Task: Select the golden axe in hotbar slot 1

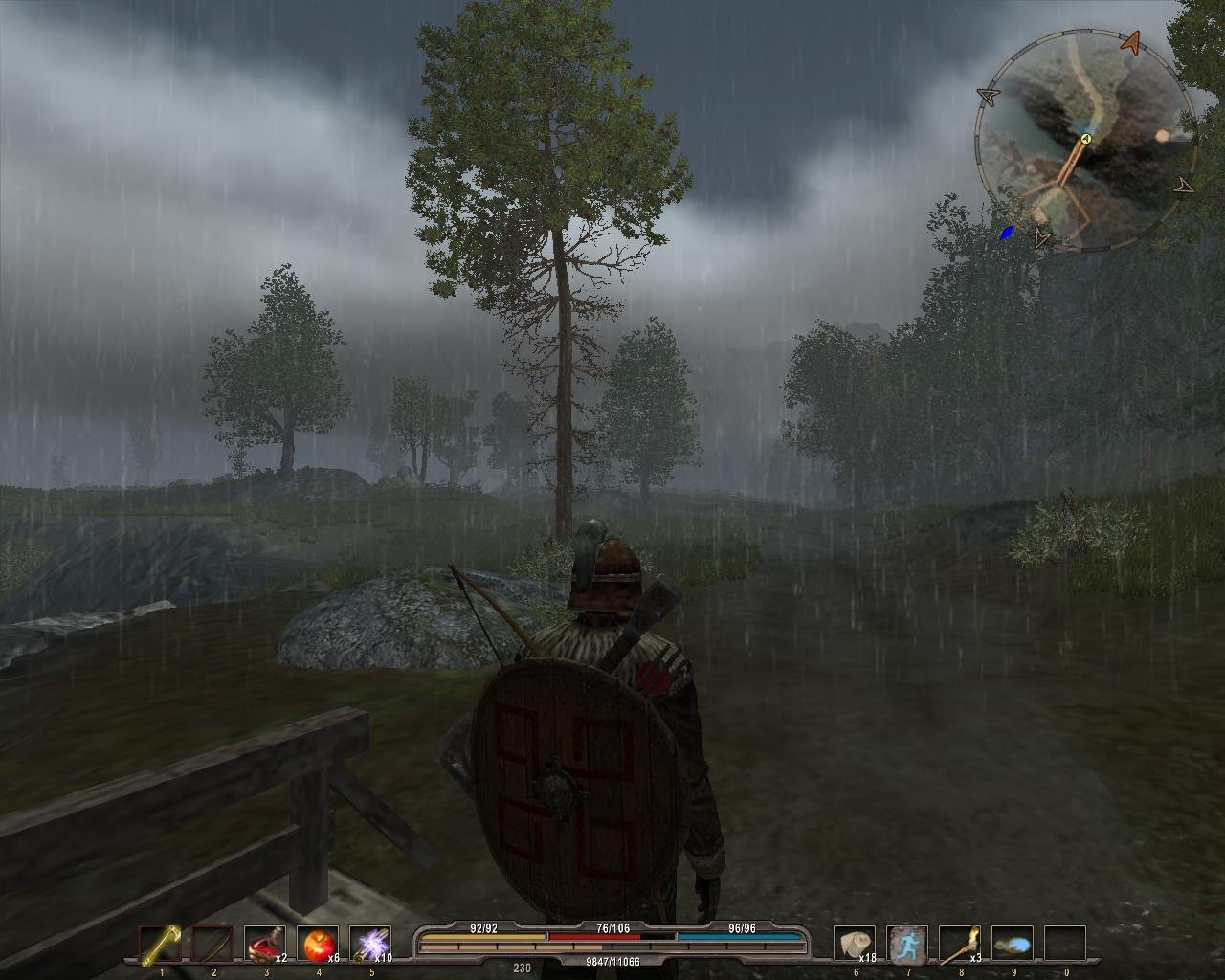Action: 161,946
